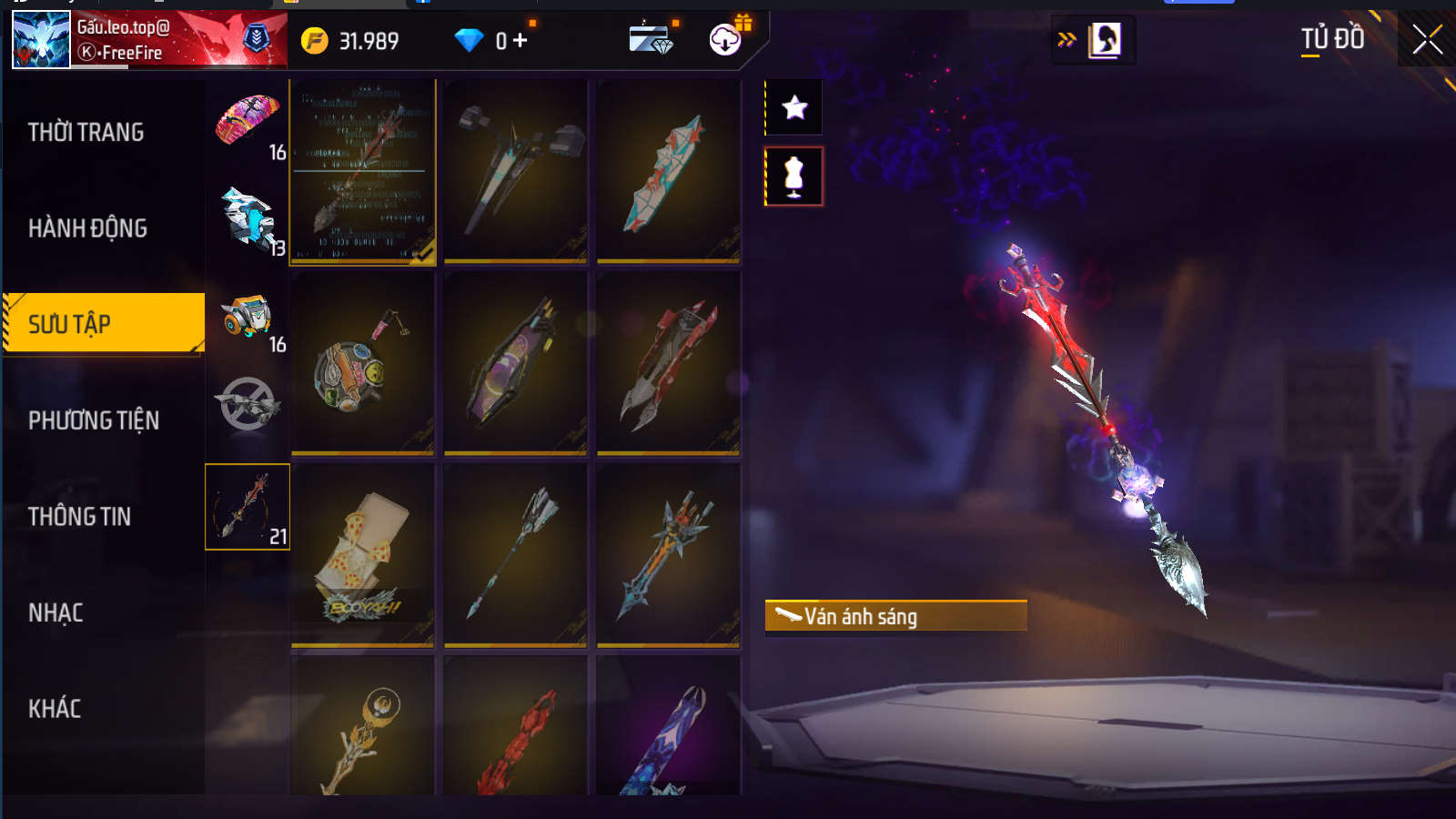Select the pizza box Booyah skin

pos(362,555)
